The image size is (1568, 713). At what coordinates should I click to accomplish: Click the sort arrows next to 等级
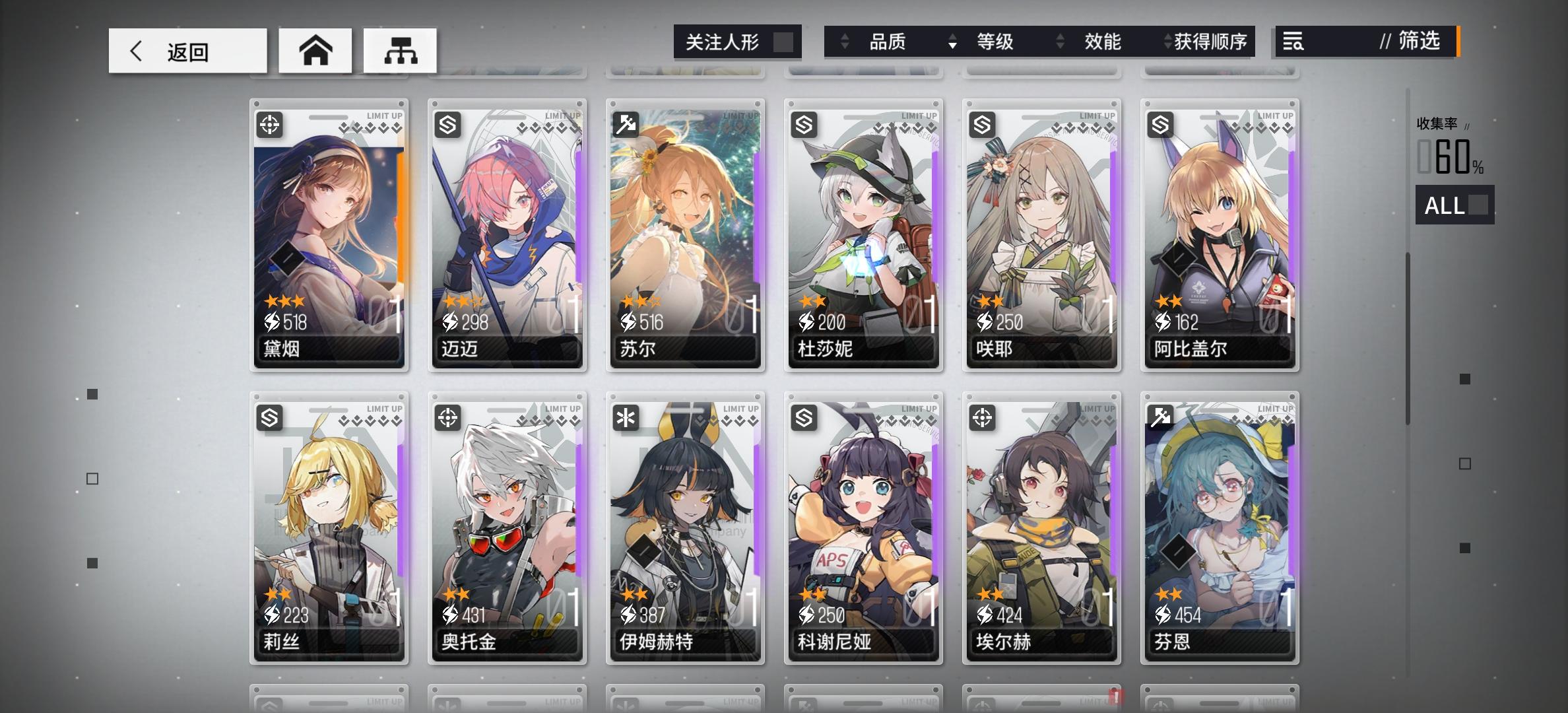pos(952,42)
